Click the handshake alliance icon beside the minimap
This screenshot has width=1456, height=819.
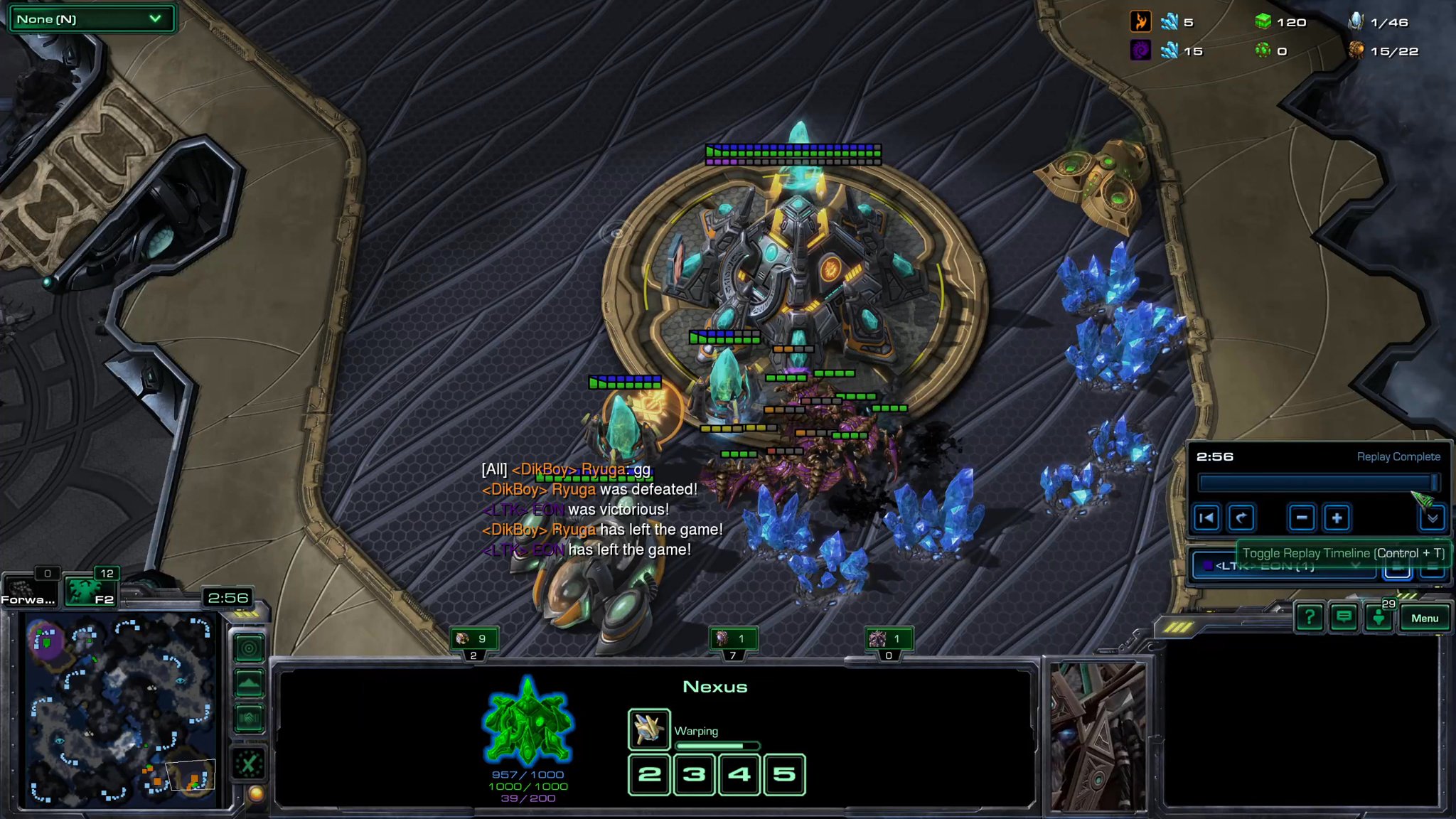click(x=249, y=717)
